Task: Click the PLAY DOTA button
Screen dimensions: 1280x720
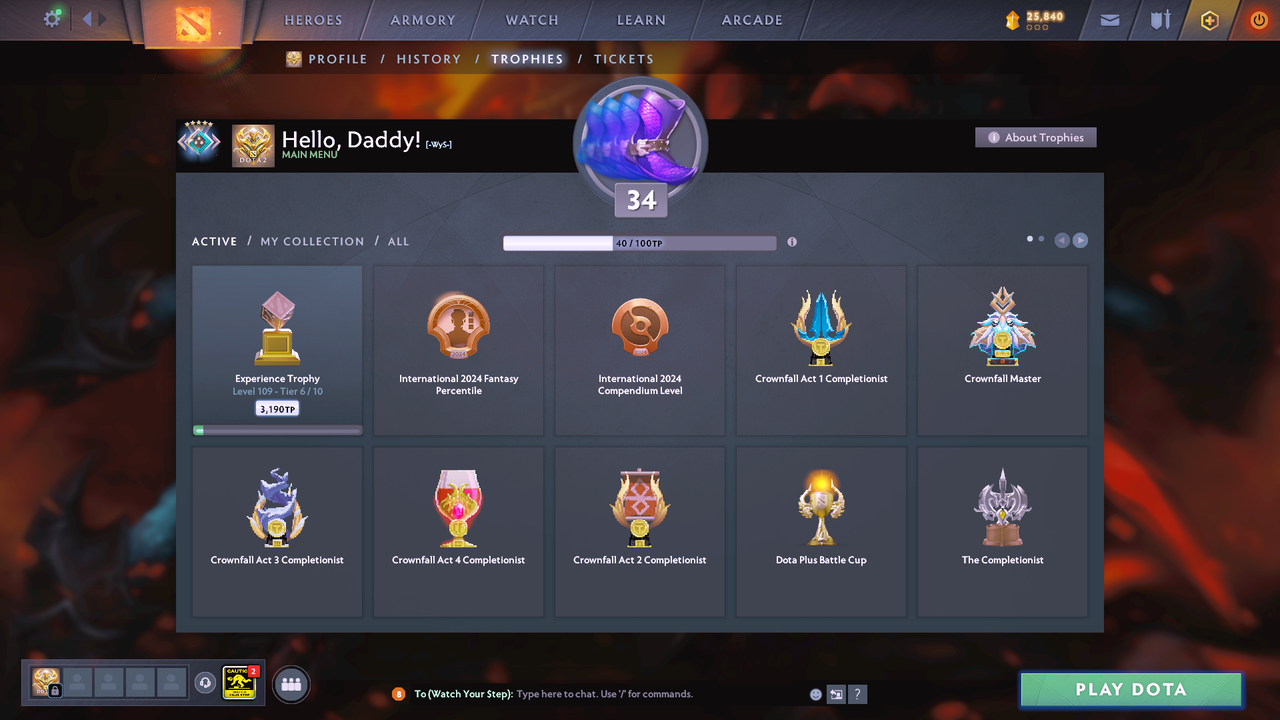Action: point(1130,689)
